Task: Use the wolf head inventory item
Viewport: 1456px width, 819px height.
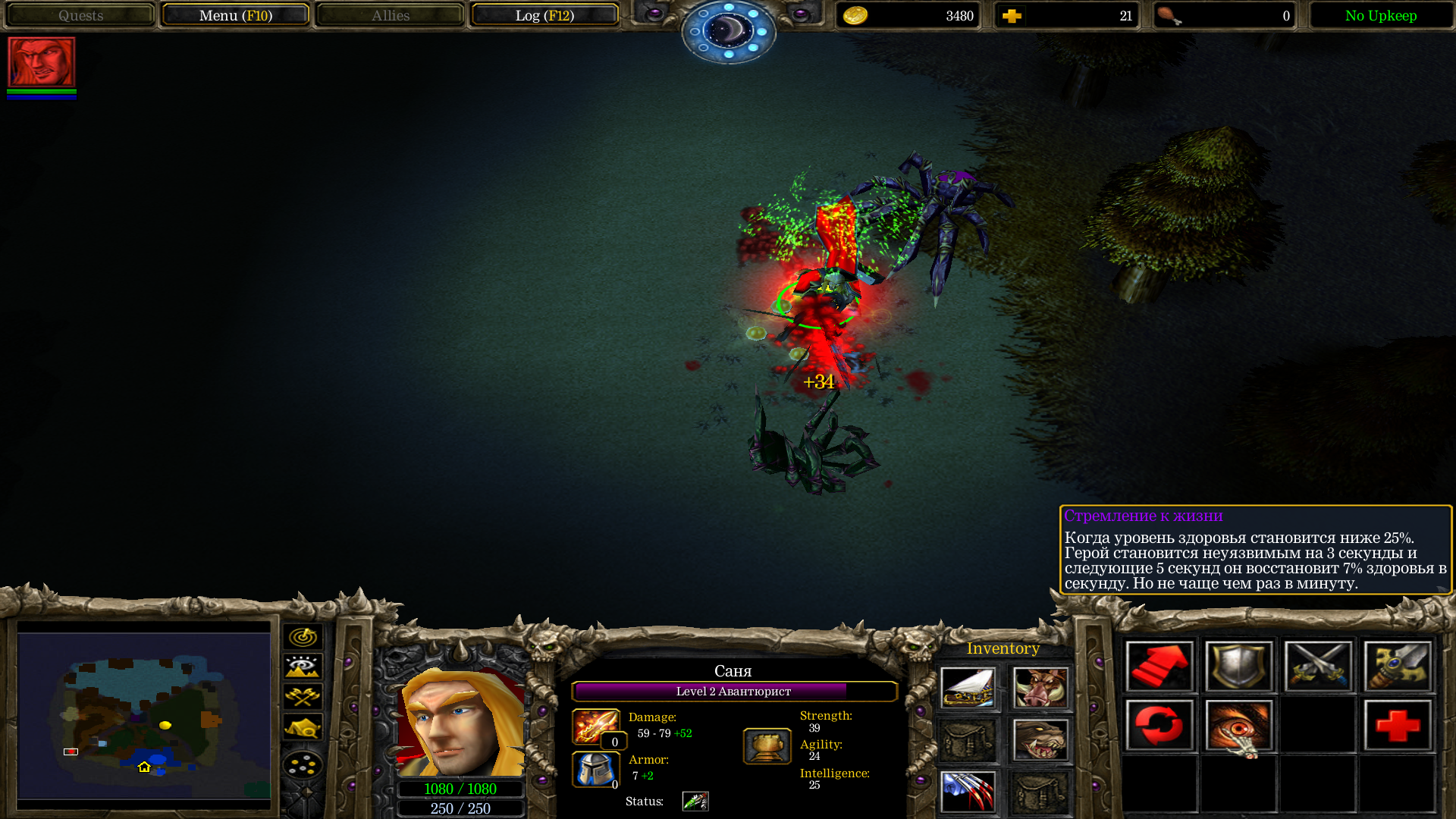Action: pos(1040,740)
